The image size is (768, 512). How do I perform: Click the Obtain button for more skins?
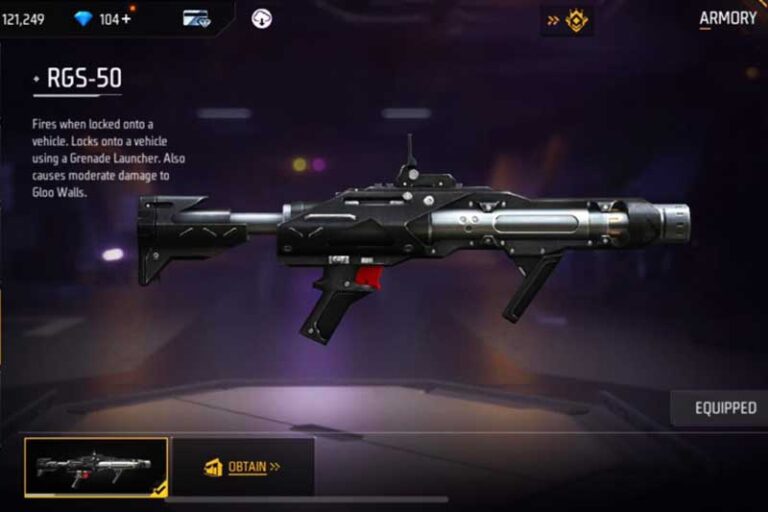[242, 467]
